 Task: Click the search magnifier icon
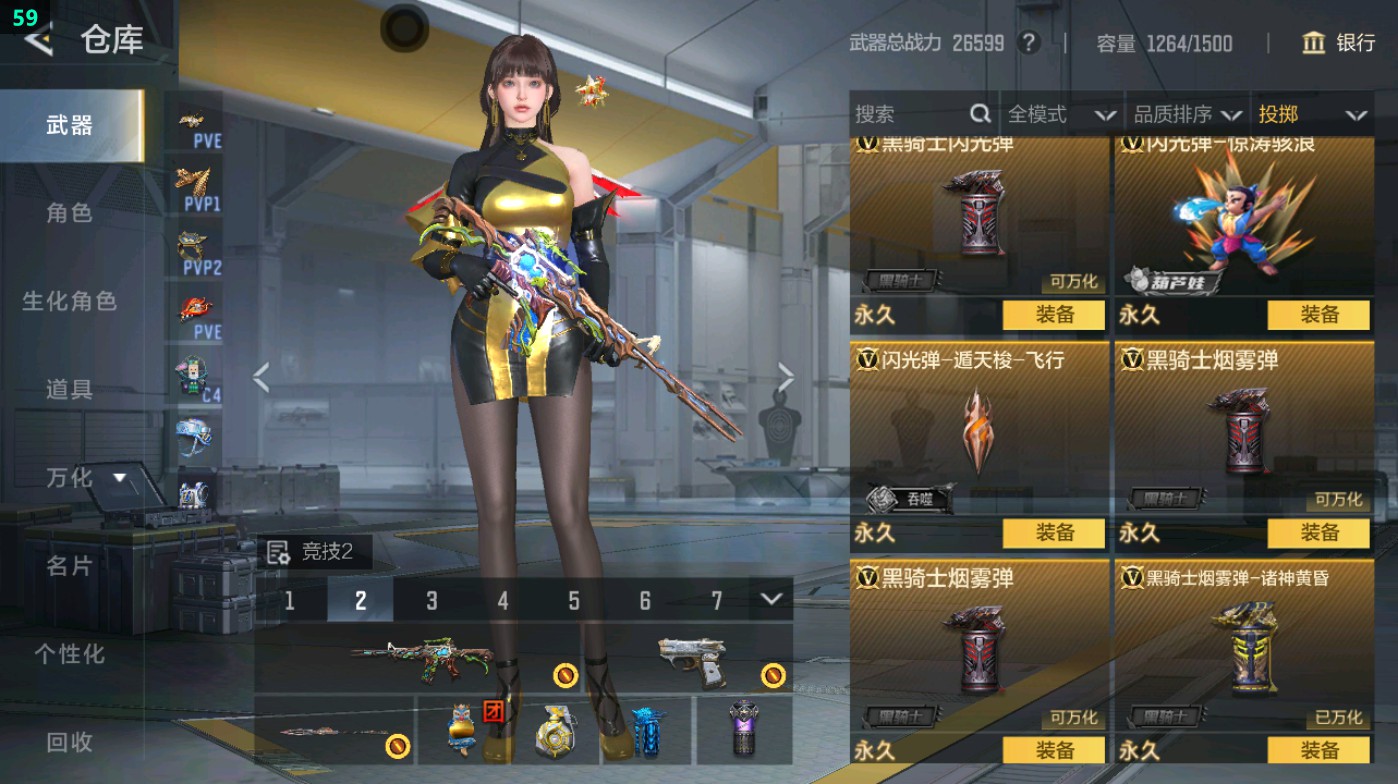978,114
